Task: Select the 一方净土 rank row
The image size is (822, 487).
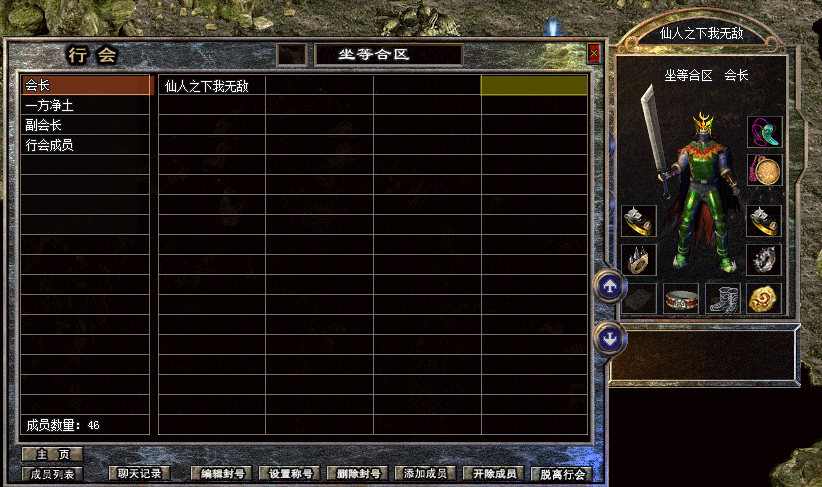Action: coord(86,106)
